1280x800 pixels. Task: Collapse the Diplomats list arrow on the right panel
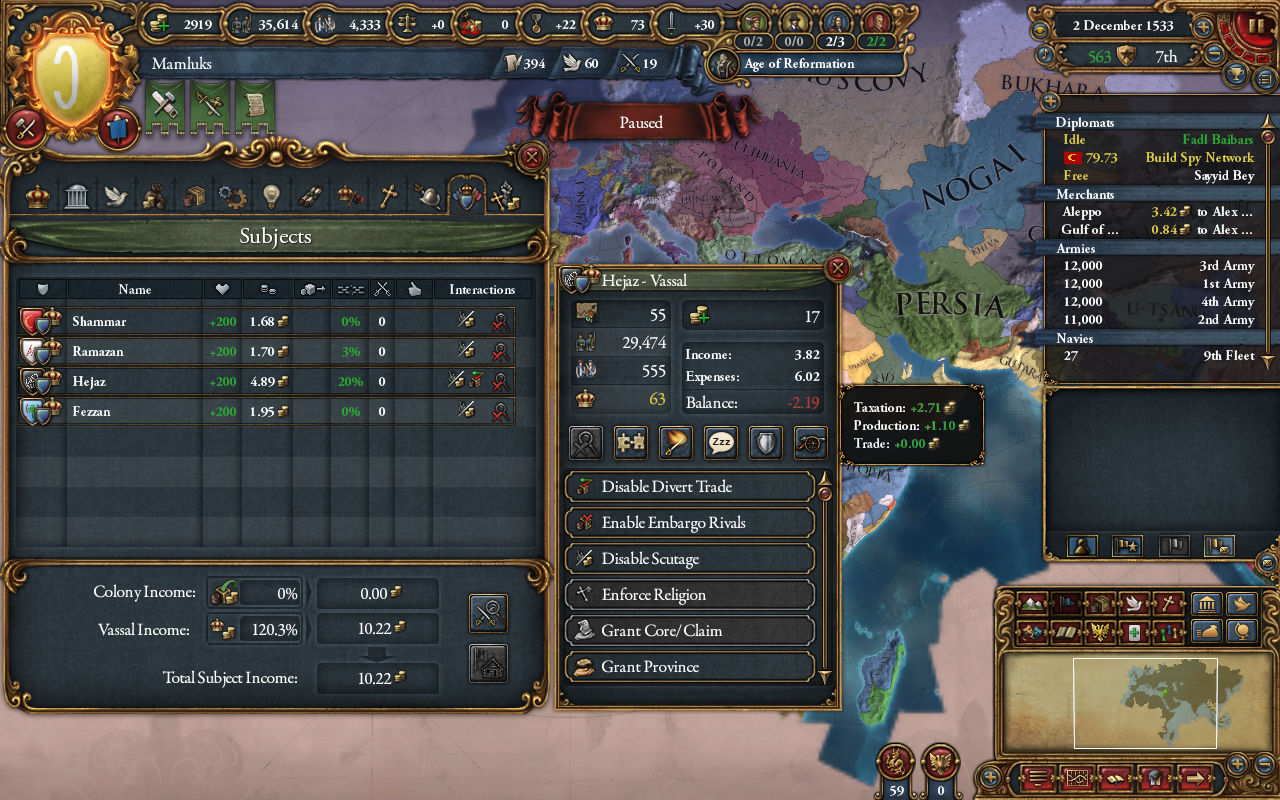pyautogui.click(x=1268, y=121)
